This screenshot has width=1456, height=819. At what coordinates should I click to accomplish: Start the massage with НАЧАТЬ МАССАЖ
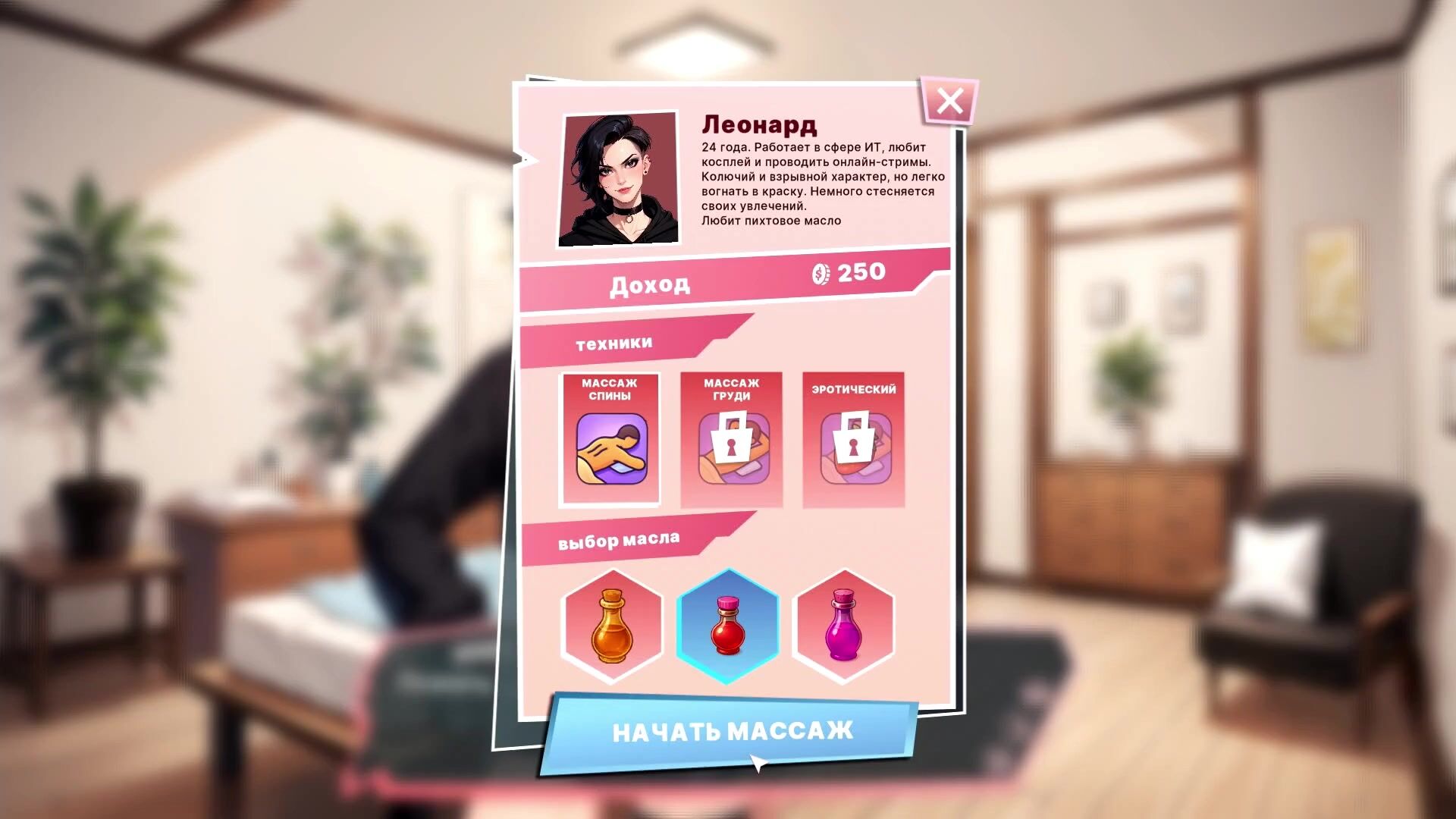click(x=732, y=732)
